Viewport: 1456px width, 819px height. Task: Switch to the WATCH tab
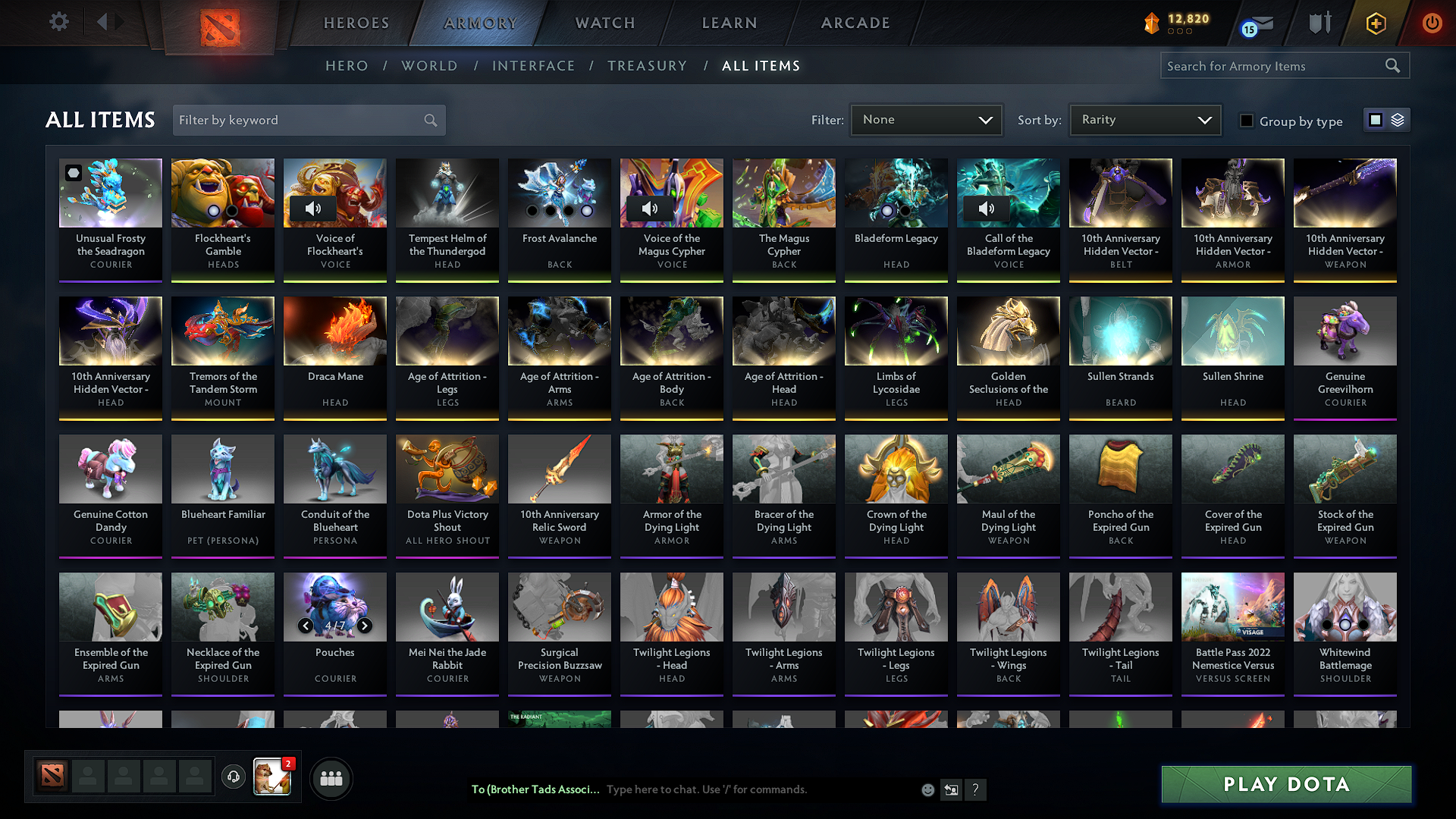click(x=604, y=23)
